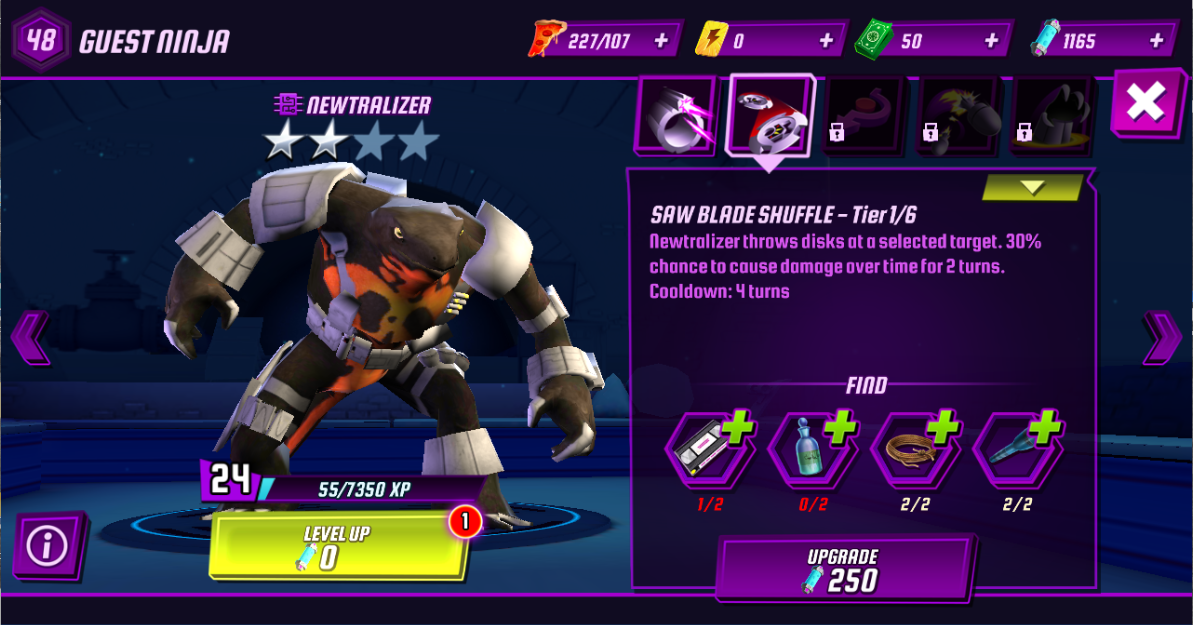Upgrade the ability for 250 mutagen
Viewport: 1193px width, 625px height.
tap(843, 570)
